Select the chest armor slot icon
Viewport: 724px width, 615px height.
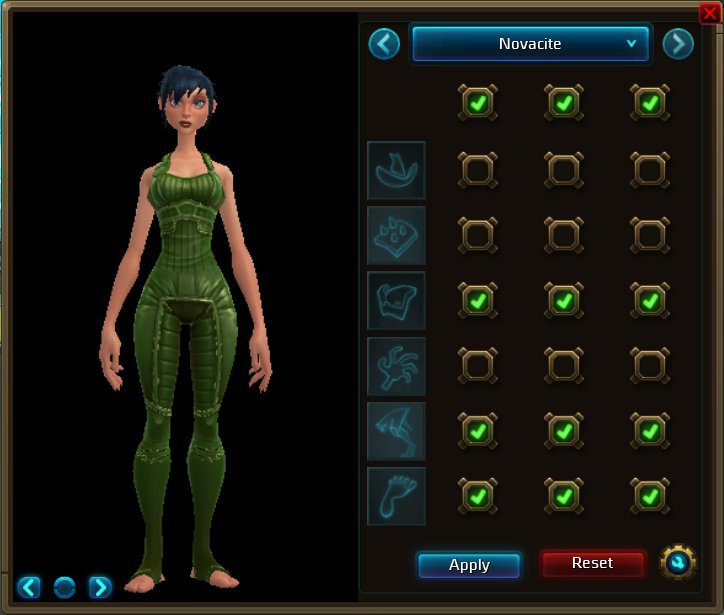click(x=396, y=300)
